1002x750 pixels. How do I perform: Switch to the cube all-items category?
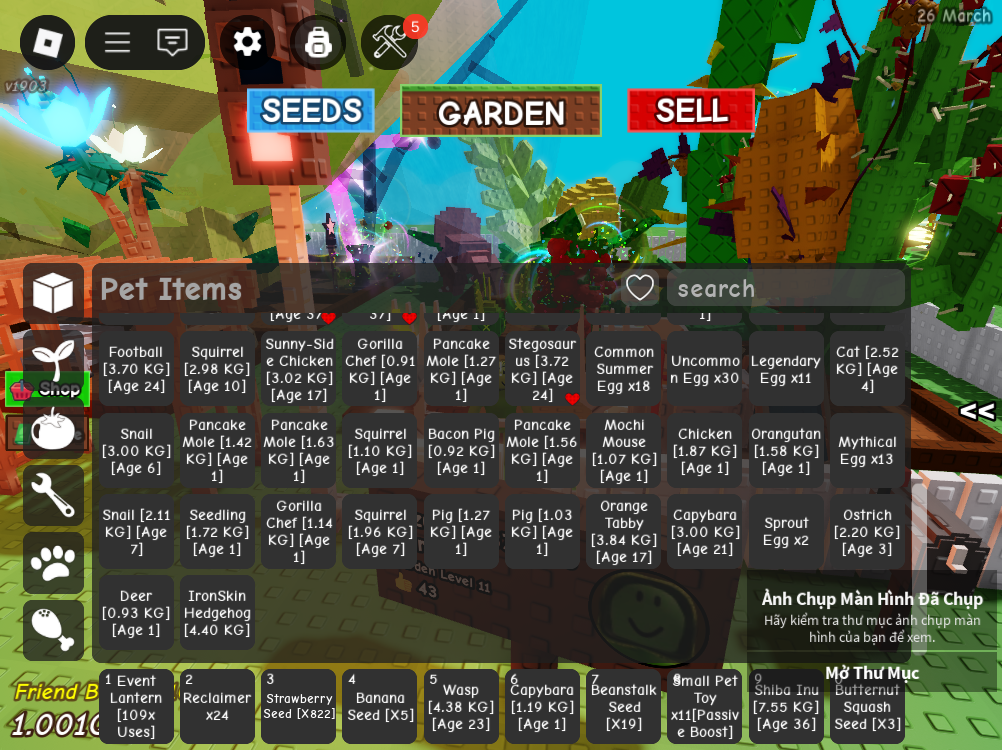point(53,293)
